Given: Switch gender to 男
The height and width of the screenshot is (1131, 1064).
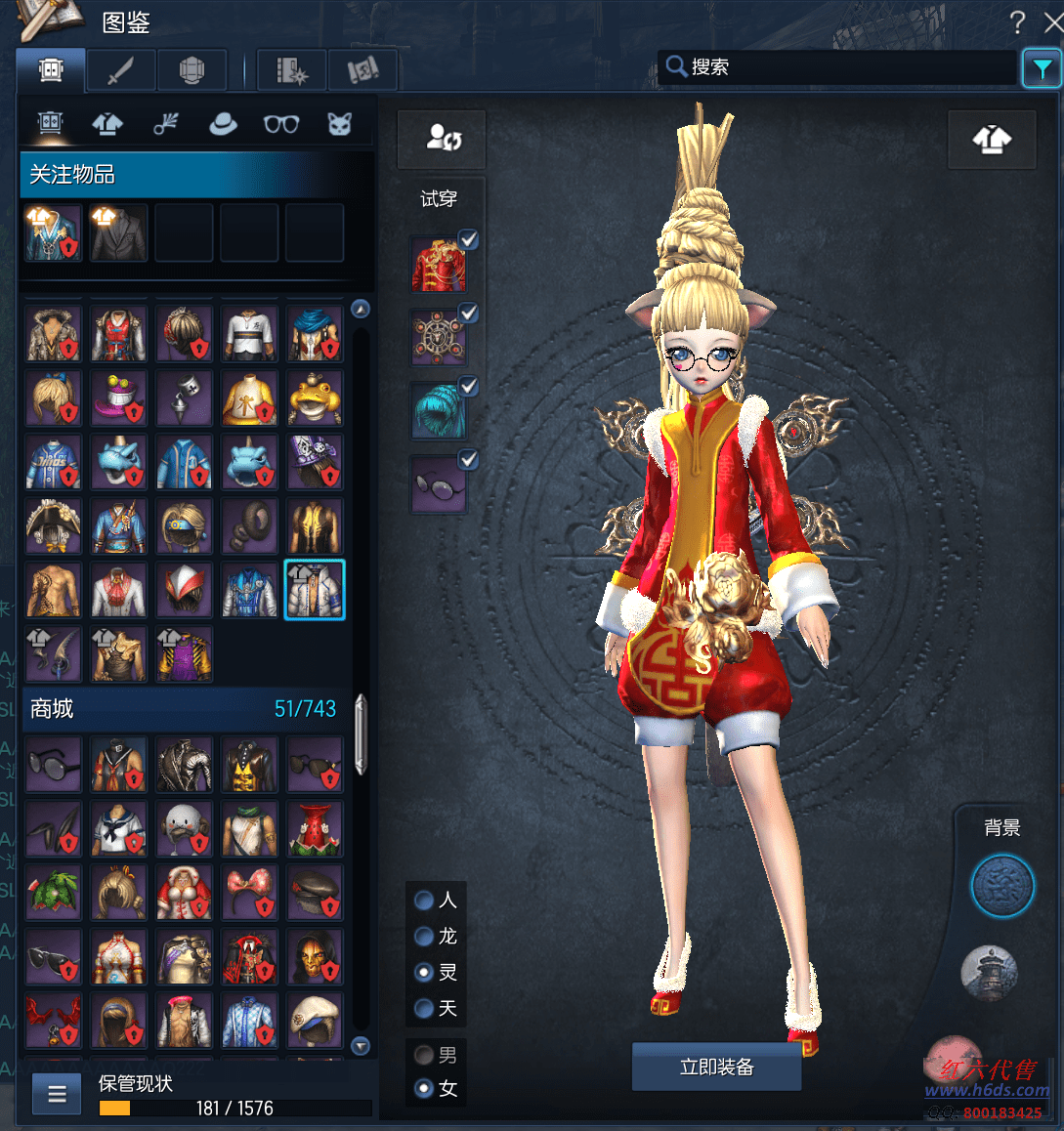Looking at the screenshot, I should point(425,1055).
